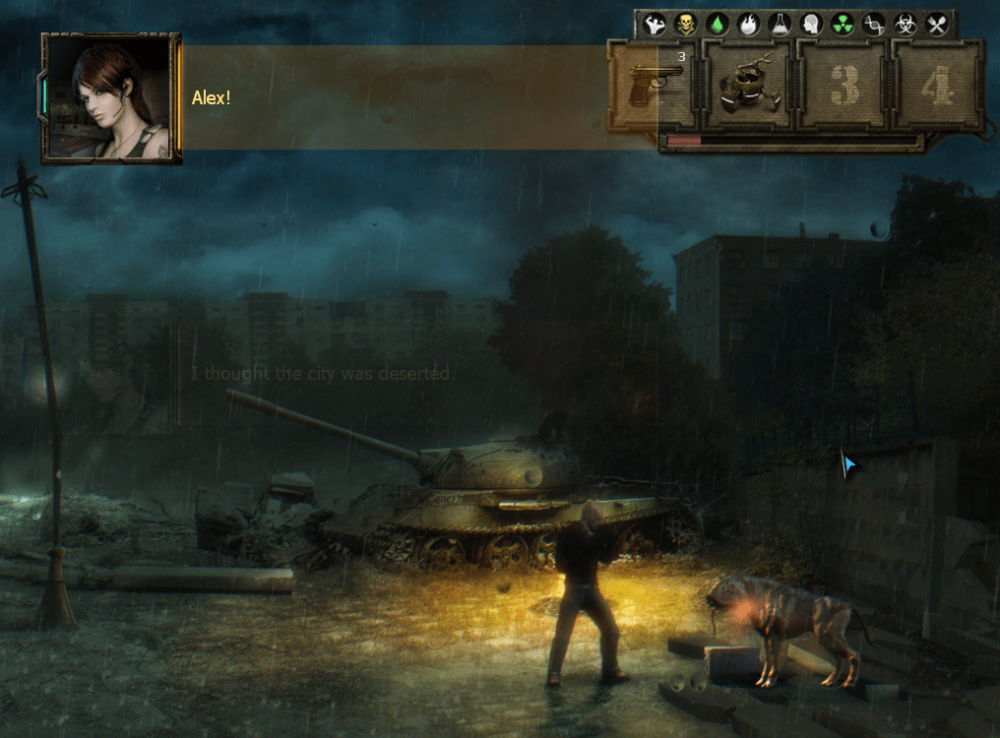The width and height of the screenshot is (1000, 738).
Task: Select the green radiation trefoil icon
Action: point(842,24)
